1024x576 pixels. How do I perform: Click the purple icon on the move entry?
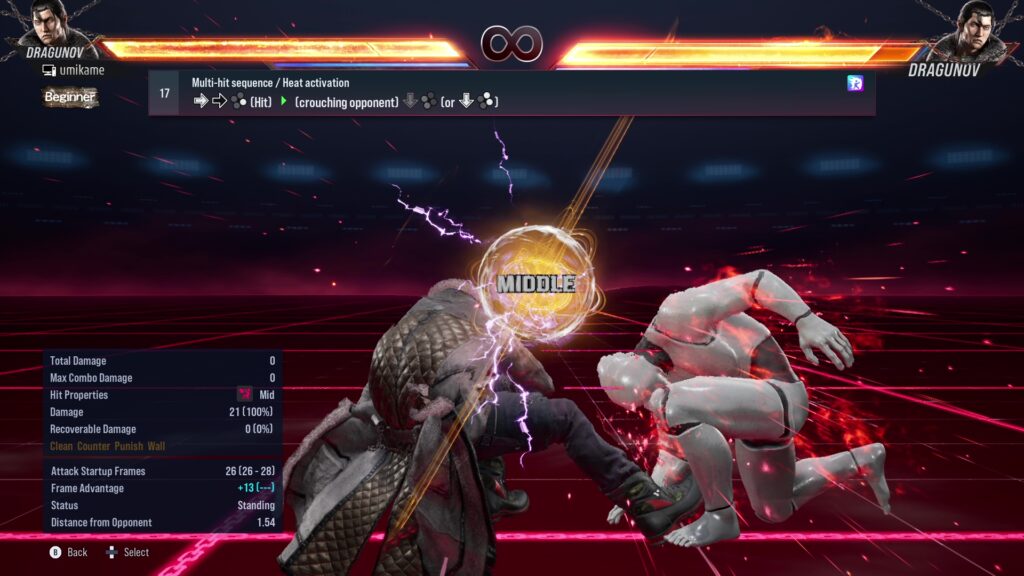coord(854,83)
